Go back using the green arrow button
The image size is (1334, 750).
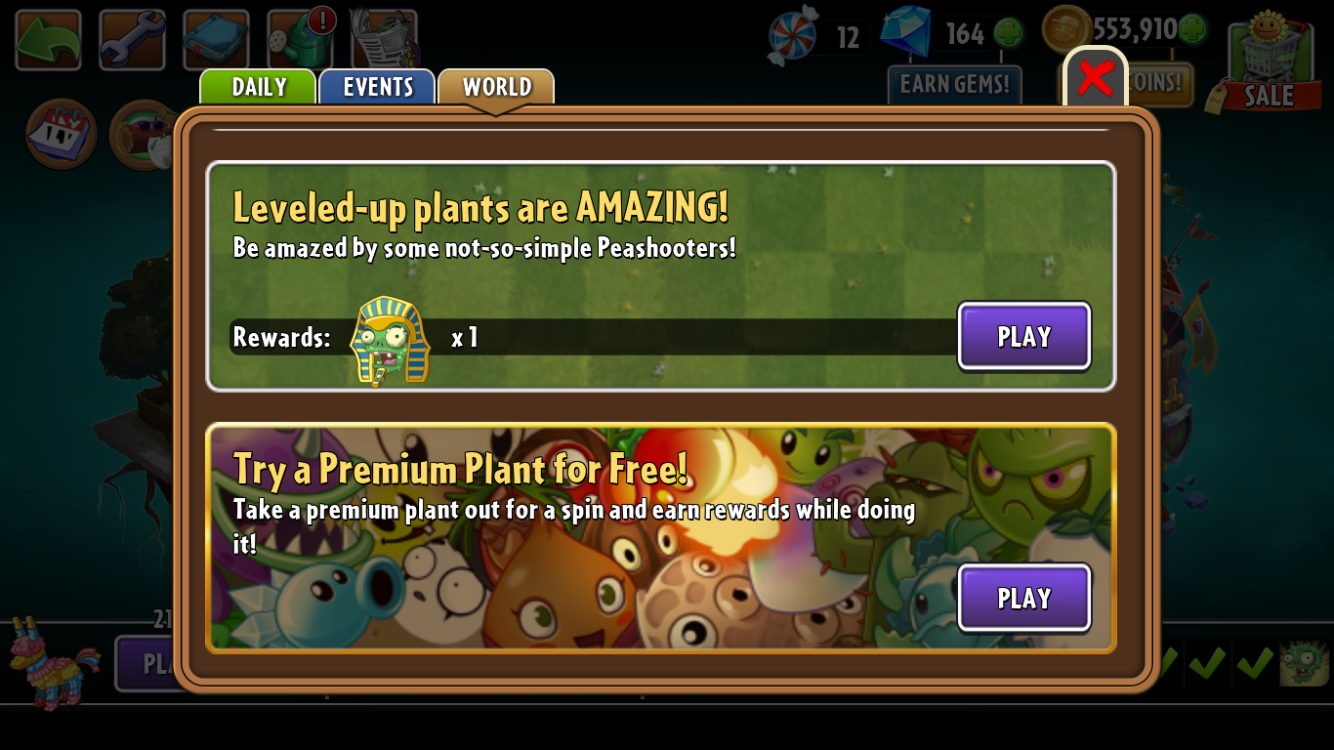(48, 40)
